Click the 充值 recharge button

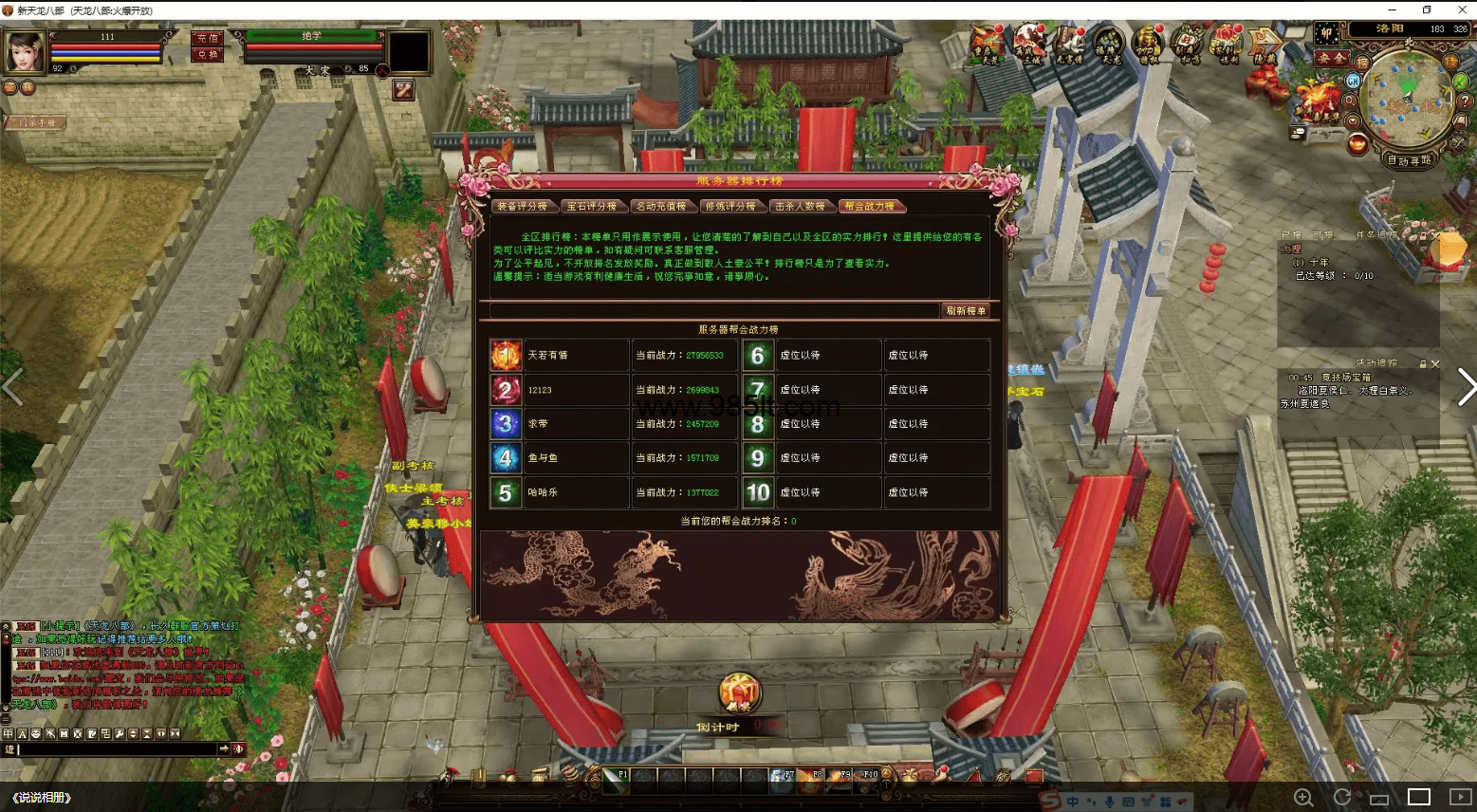tap(208, 38)
